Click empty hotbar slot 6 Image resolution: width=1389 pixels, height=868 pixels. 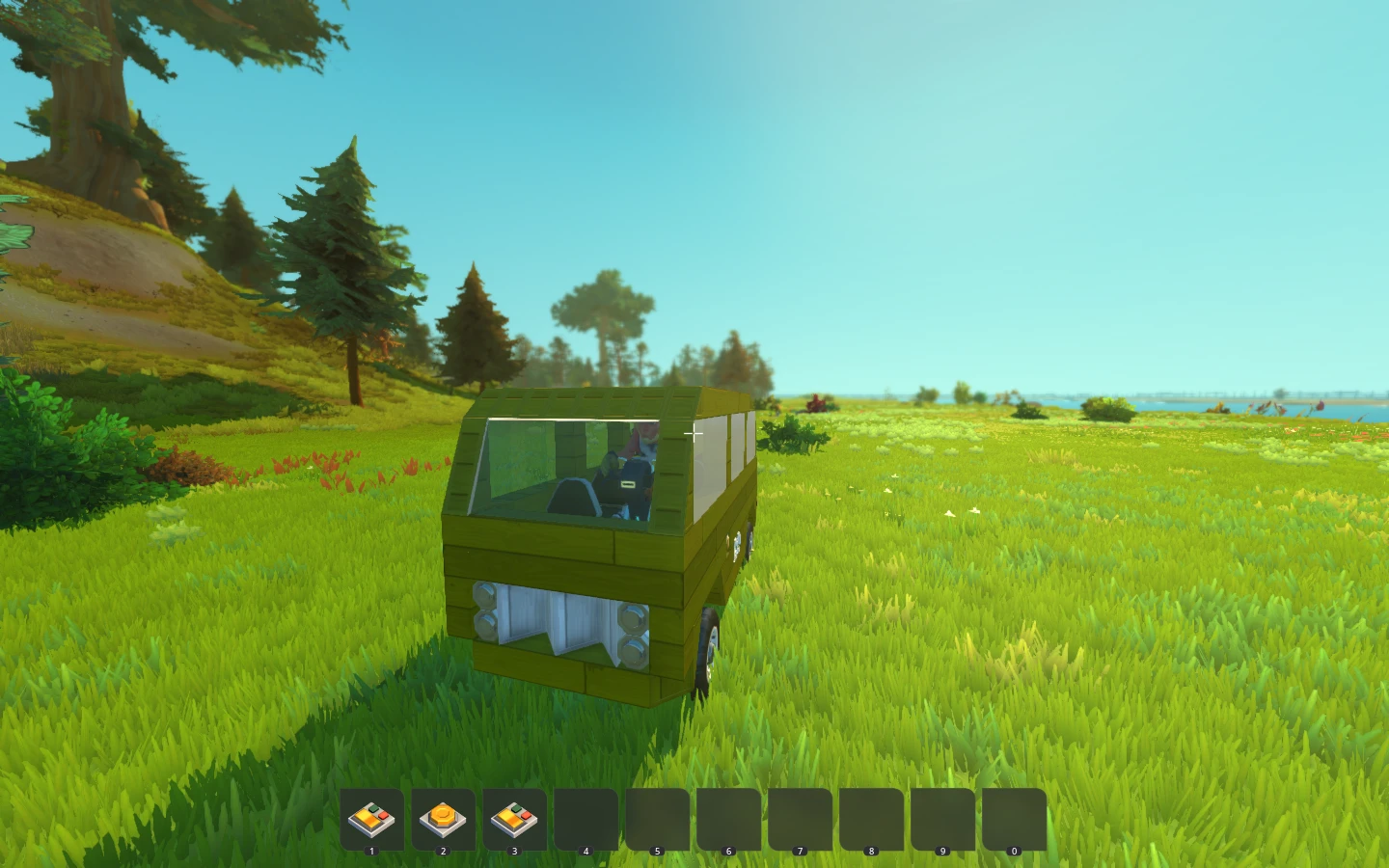click(729, 819)
